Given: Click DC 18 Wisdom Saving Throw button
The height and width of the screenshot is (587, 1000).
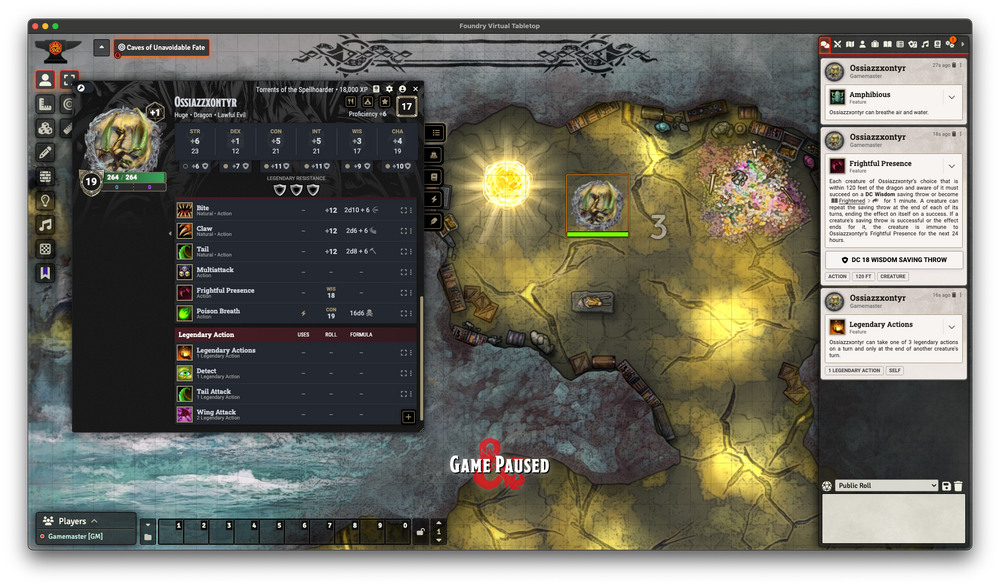Looking at the screenshot, I should (x=893, y=260).
